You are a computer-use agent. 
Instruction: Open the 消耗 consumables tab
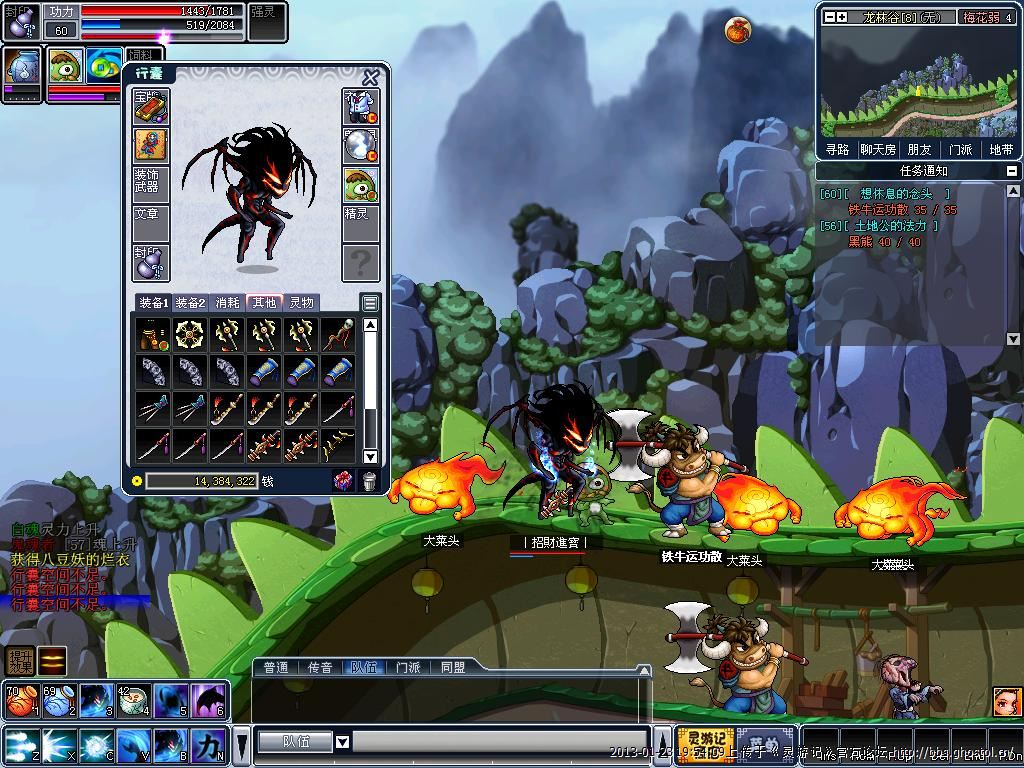point(227,302)
